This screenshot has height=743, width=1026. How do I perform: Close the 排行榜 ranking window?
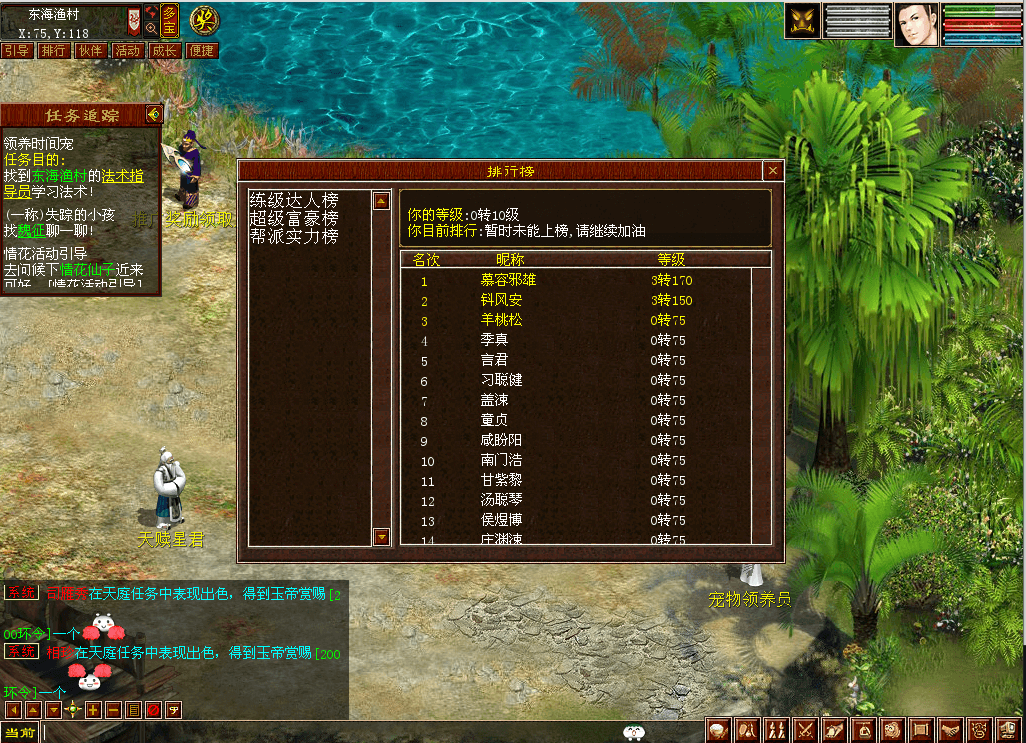771,171
